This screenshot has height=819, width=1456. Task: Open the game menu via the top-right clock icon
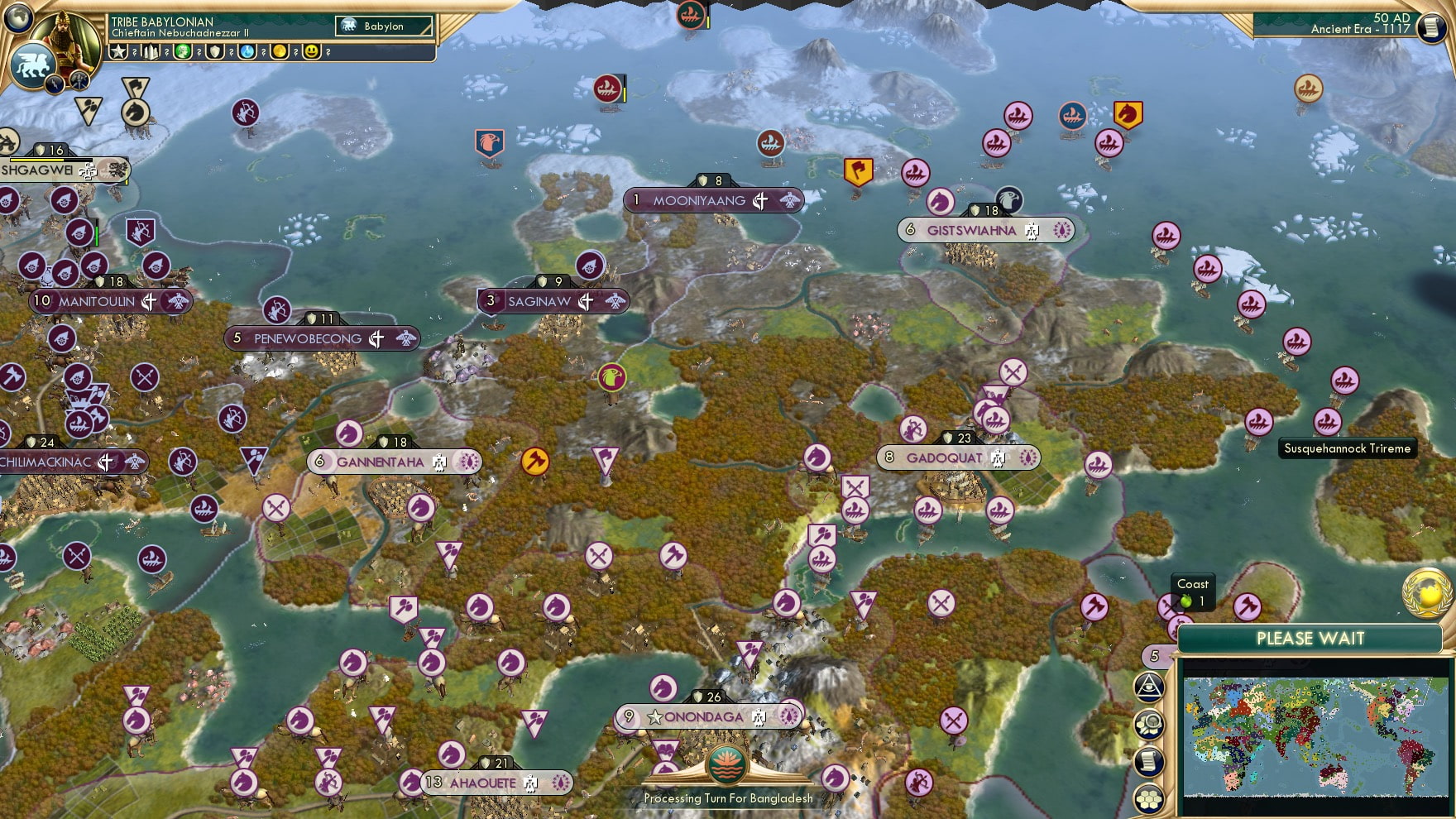click(x=1430, y=27)
